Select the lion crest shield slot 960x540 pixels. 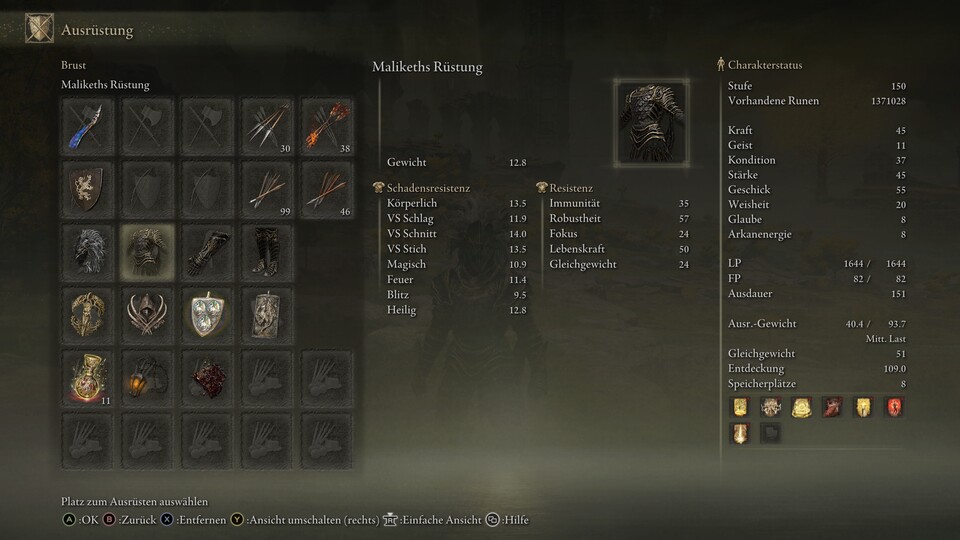click(x=87, y=188)
